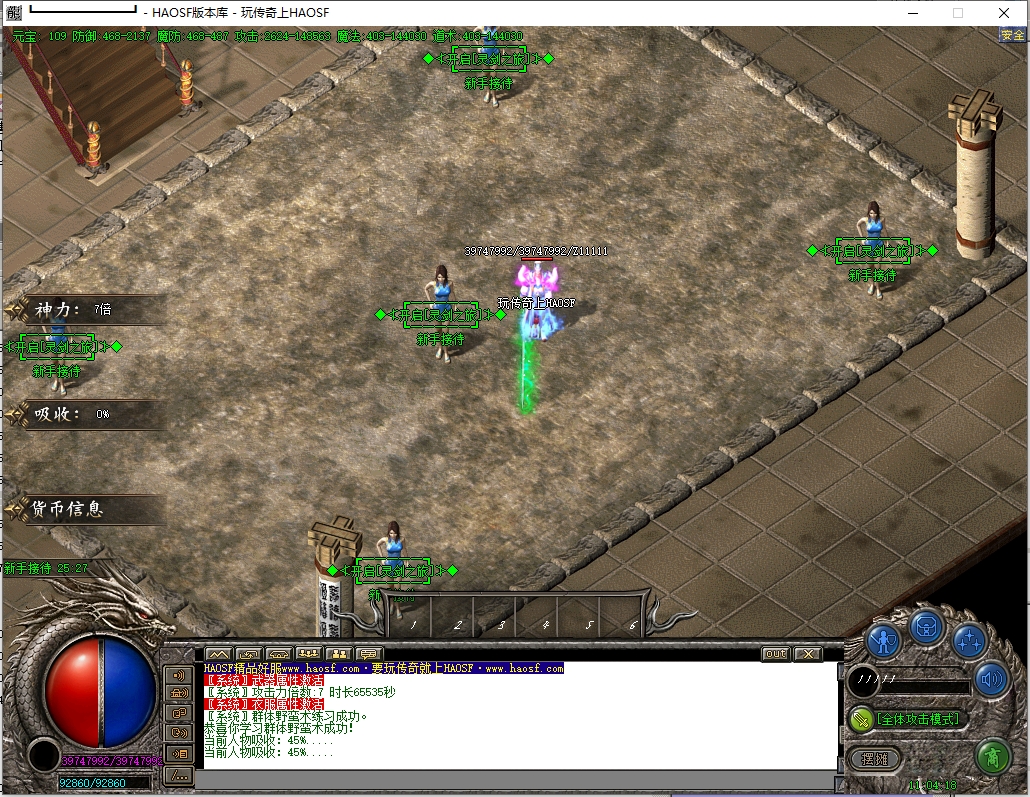1030x797 pixels.
Task: Open the bag with the treasure chest icon
Action: (x=927, y=628)
